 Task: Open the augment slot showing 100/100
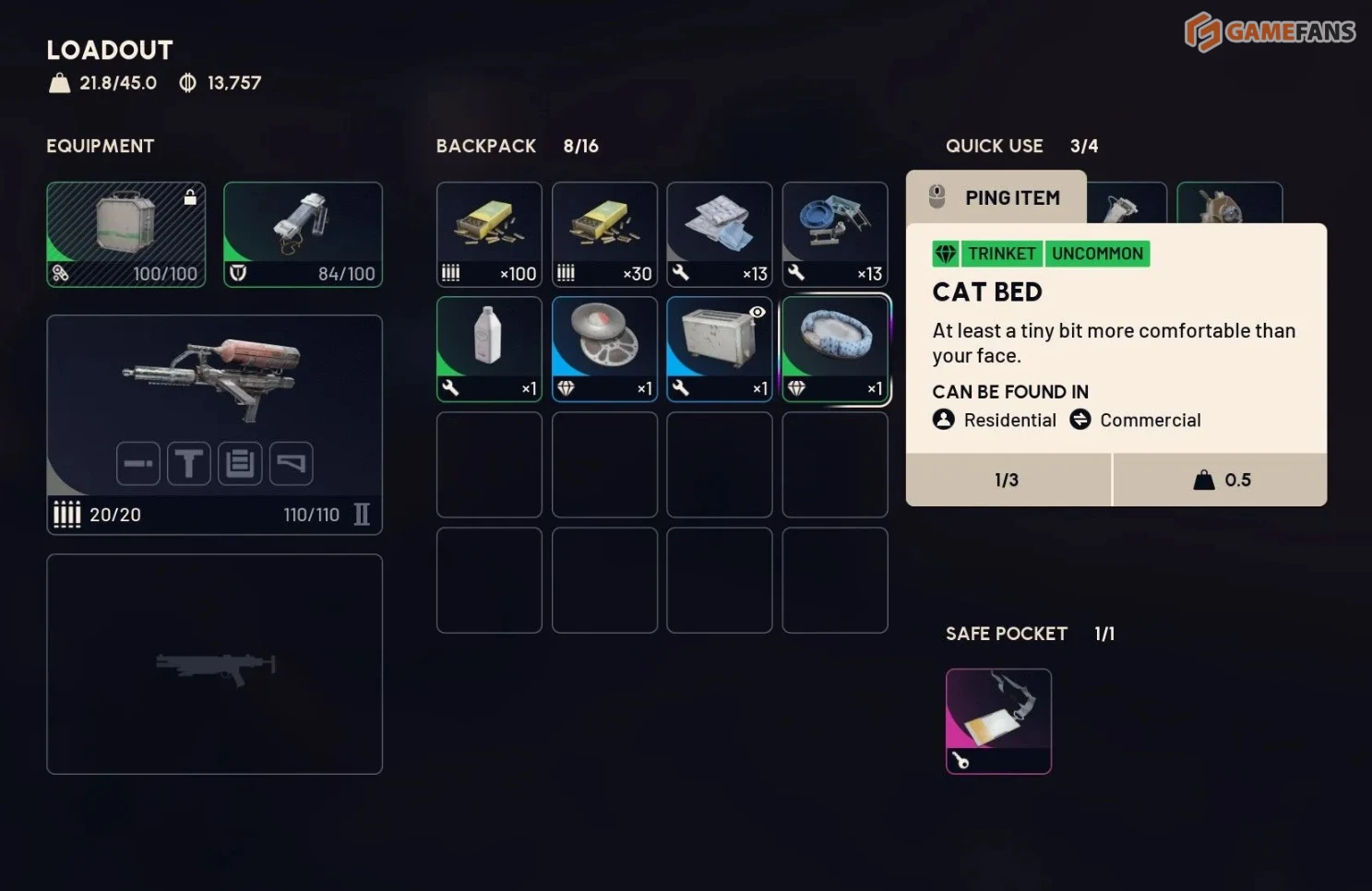click(126, 234)
